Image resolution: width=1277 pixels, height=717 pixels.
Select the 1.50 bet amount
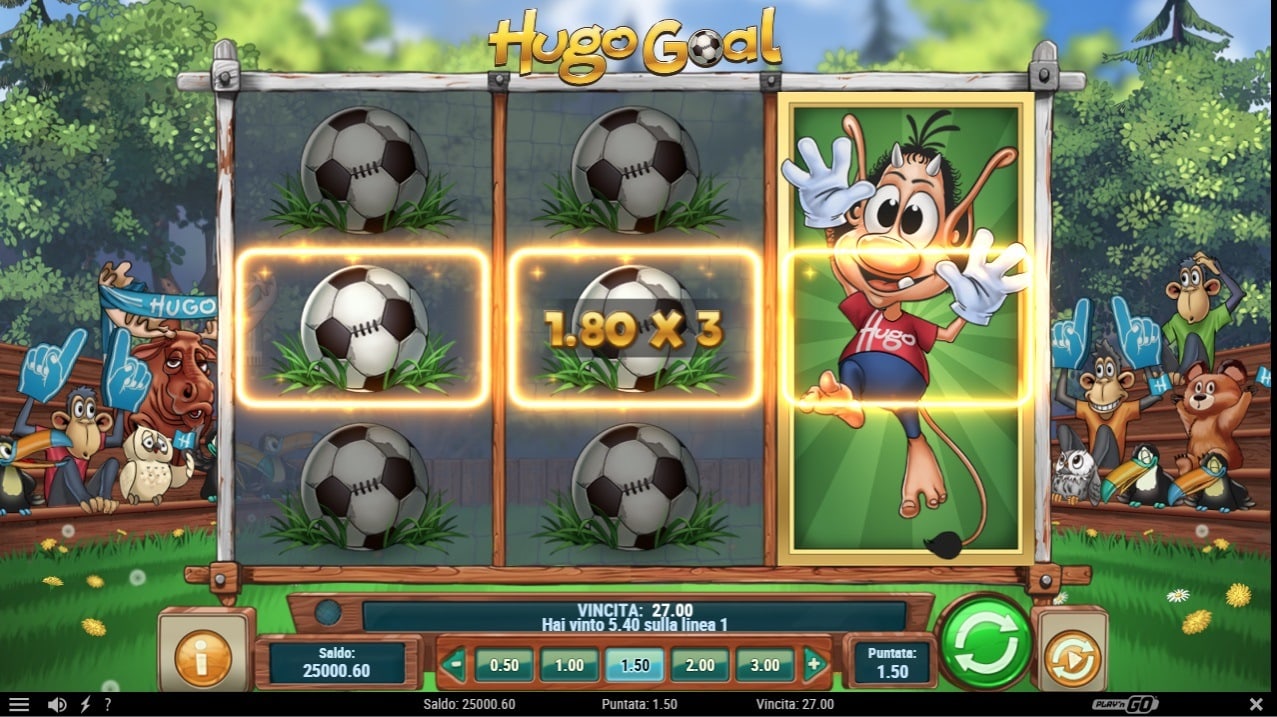click(635, 665)
